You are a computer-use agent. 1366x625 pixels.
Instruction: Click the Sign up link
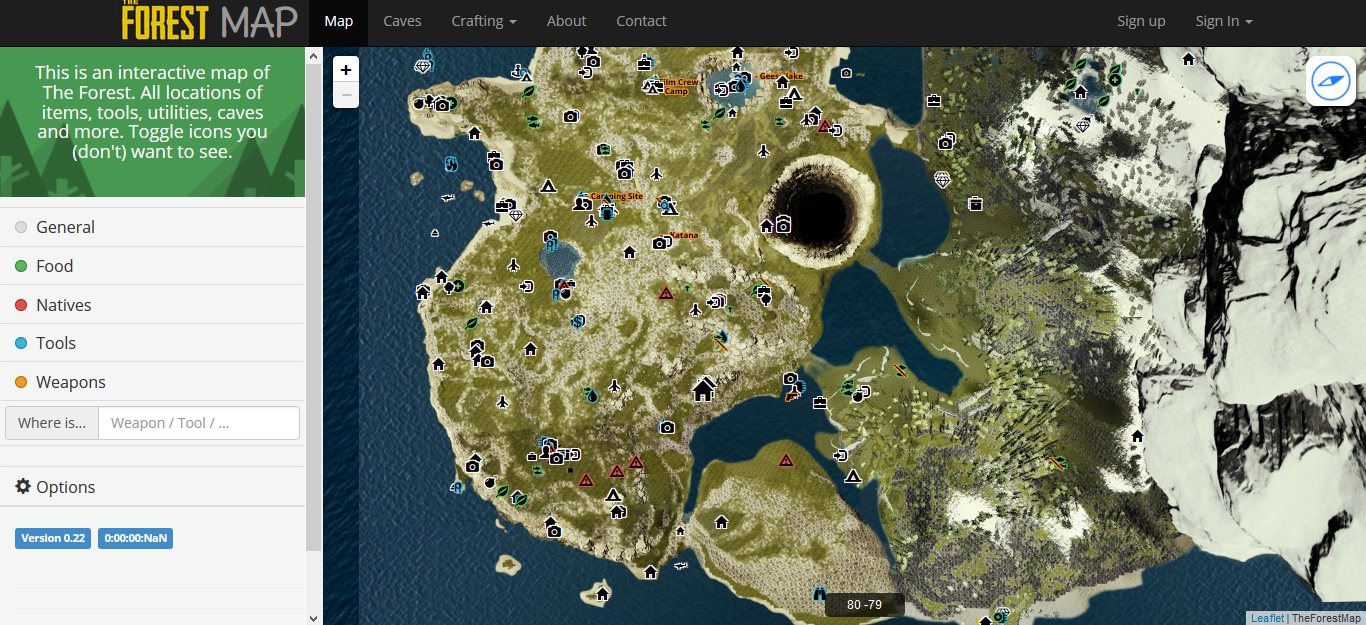click(1141, 21)
